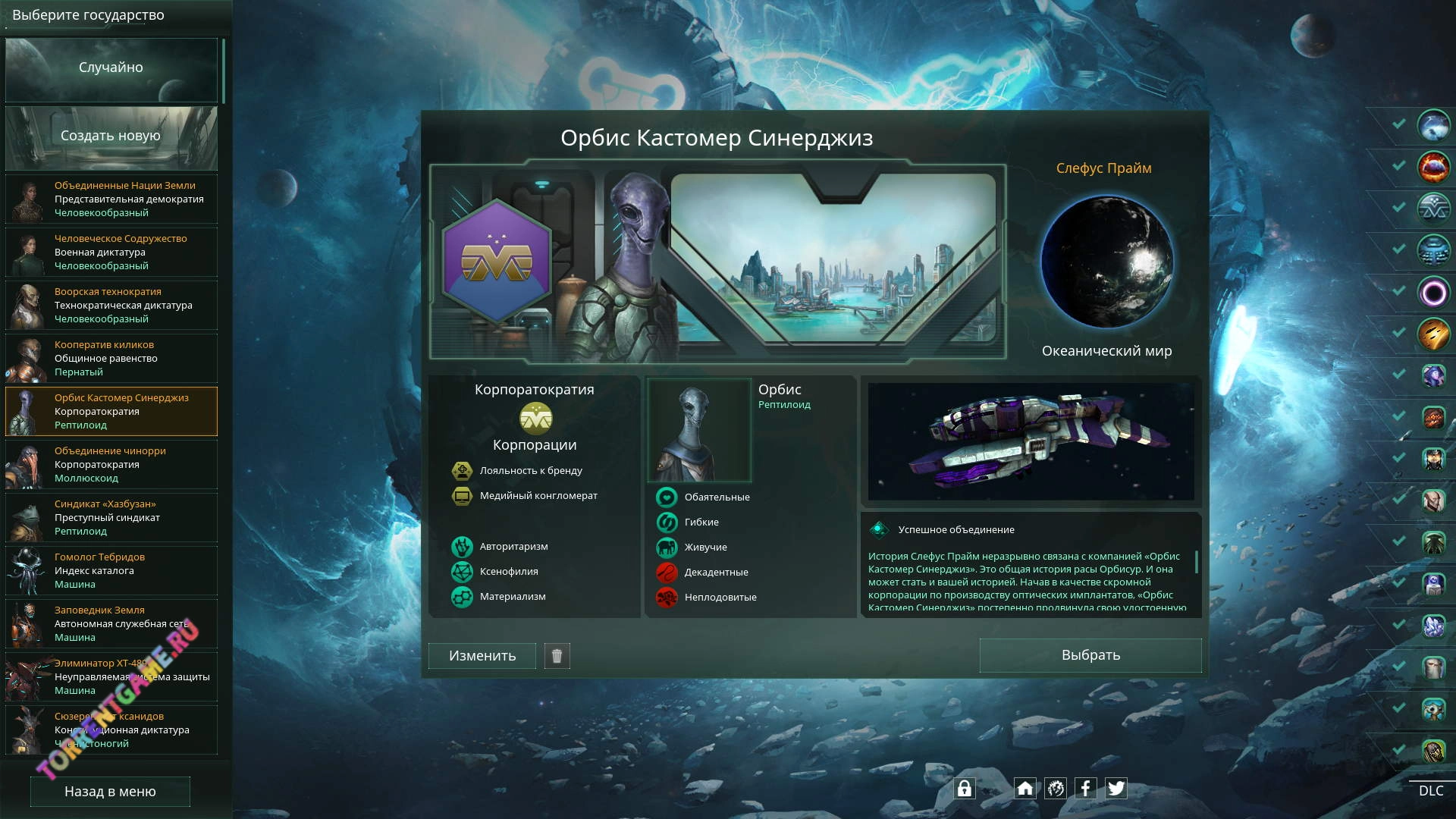Click the padlock icon at the bottom
The width and height of the screenshot is (1456, 819).
(x=964, y=789)
